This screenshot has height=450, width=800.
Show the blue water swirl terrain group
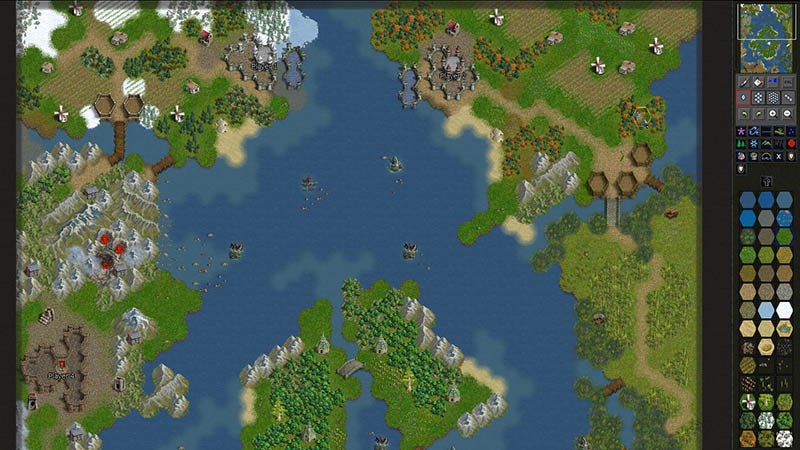click(x=754, y=131)
